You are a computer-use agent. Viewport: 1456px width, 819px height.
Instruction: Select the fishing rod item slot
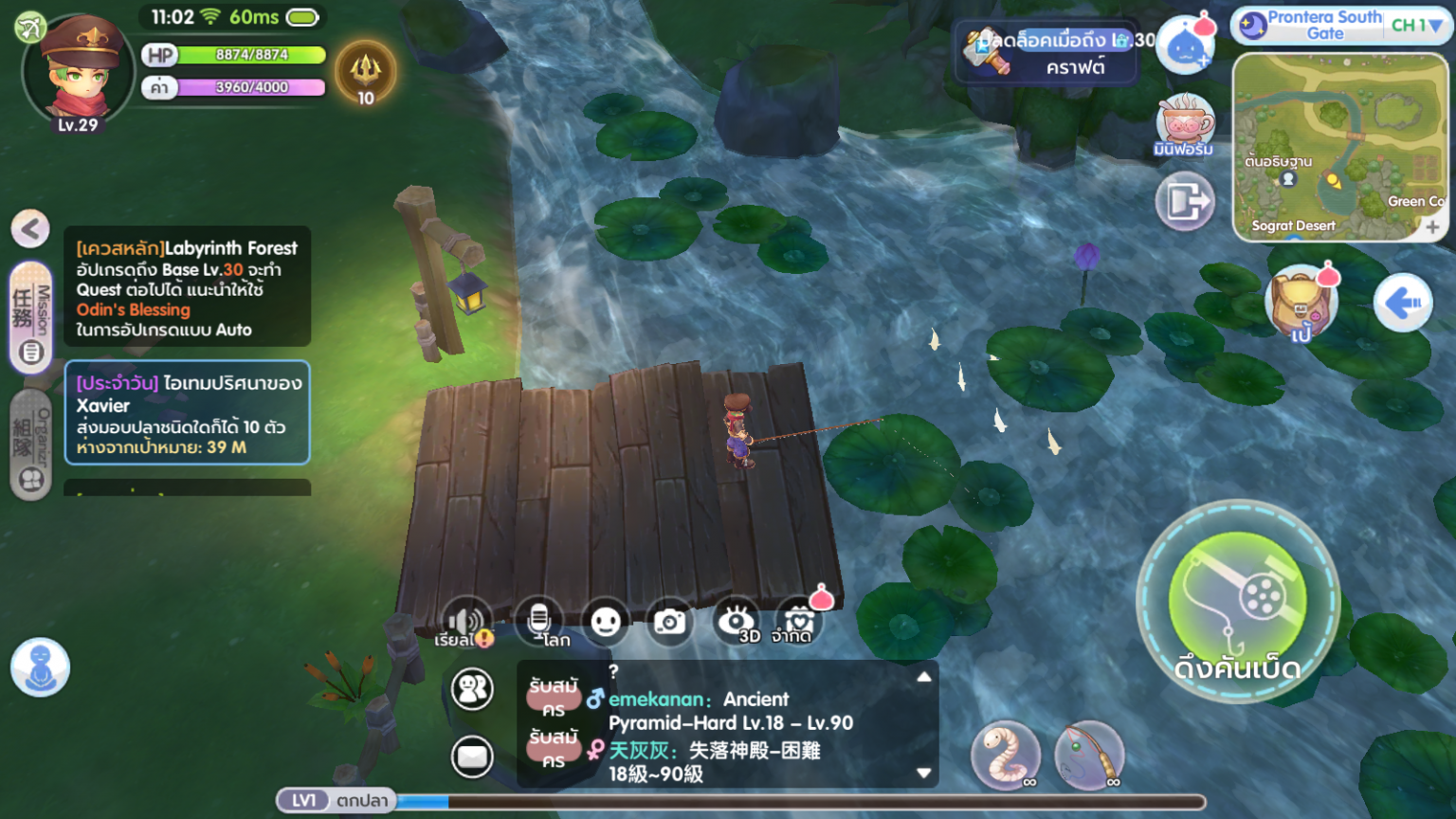1090,755
